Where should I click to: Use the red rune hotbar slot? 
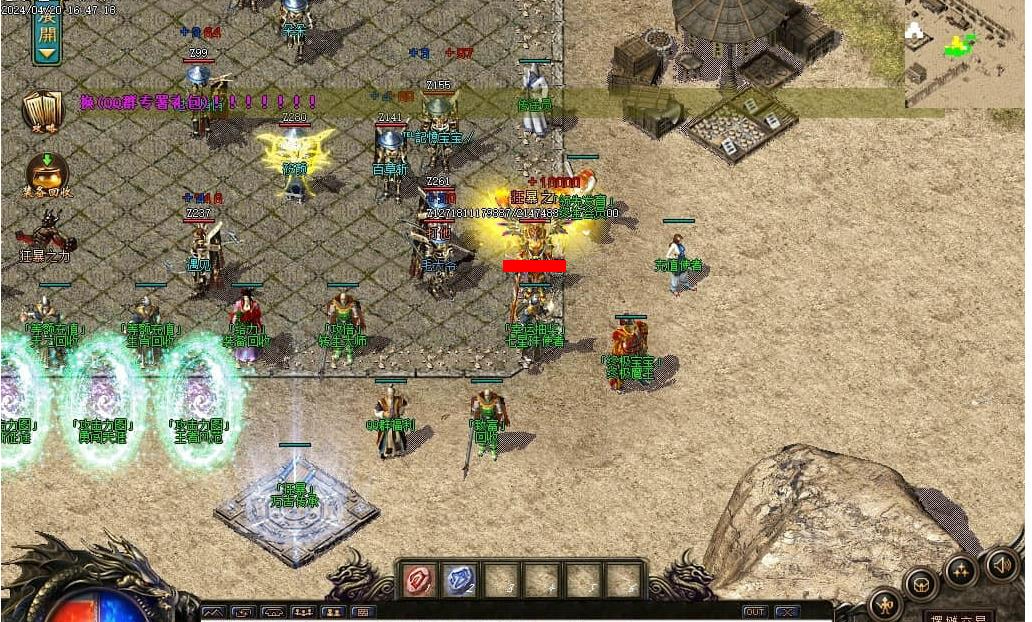[419, 580]
